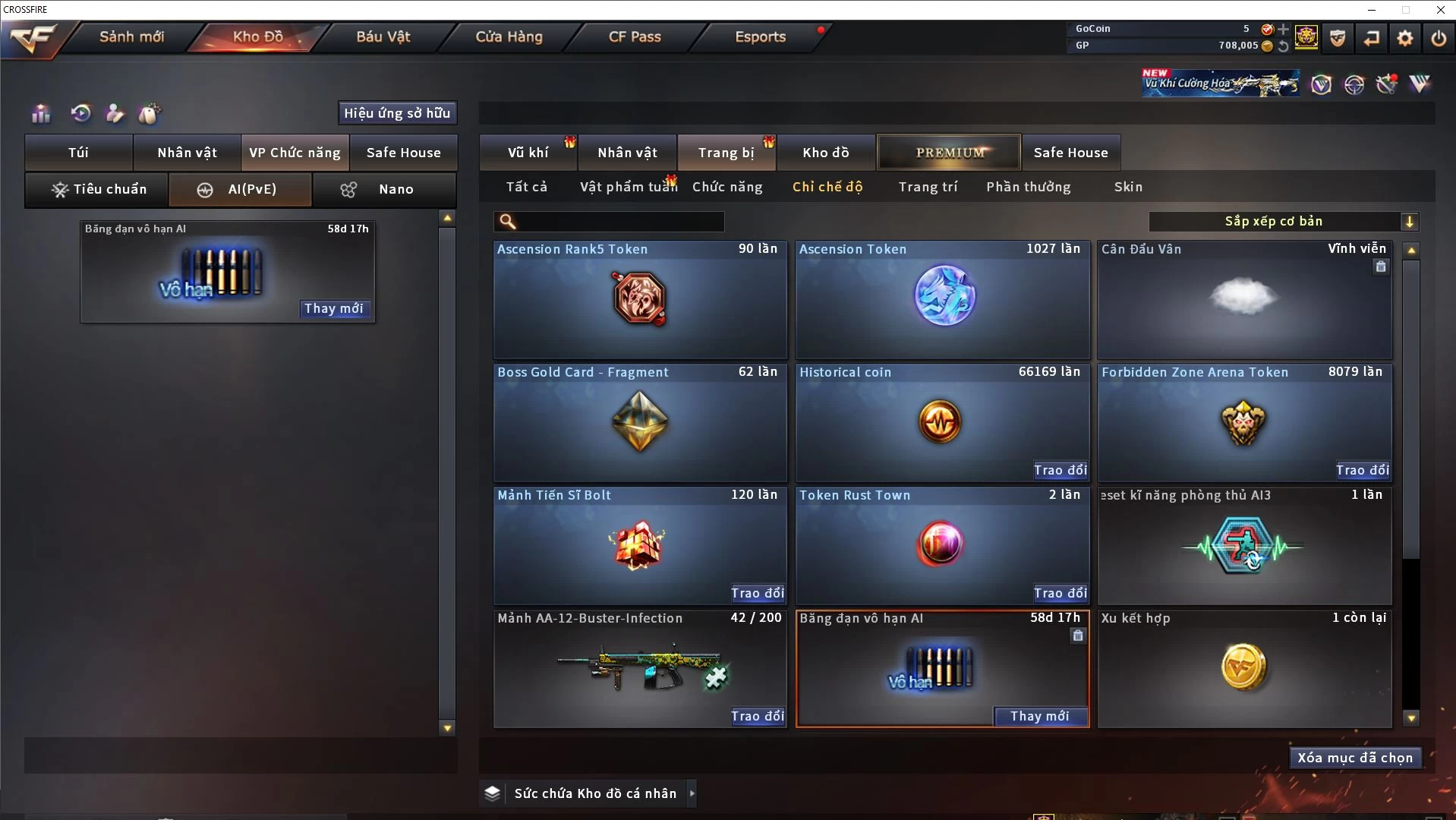Select the Ascension Rank5 Token item

(640, 300)
